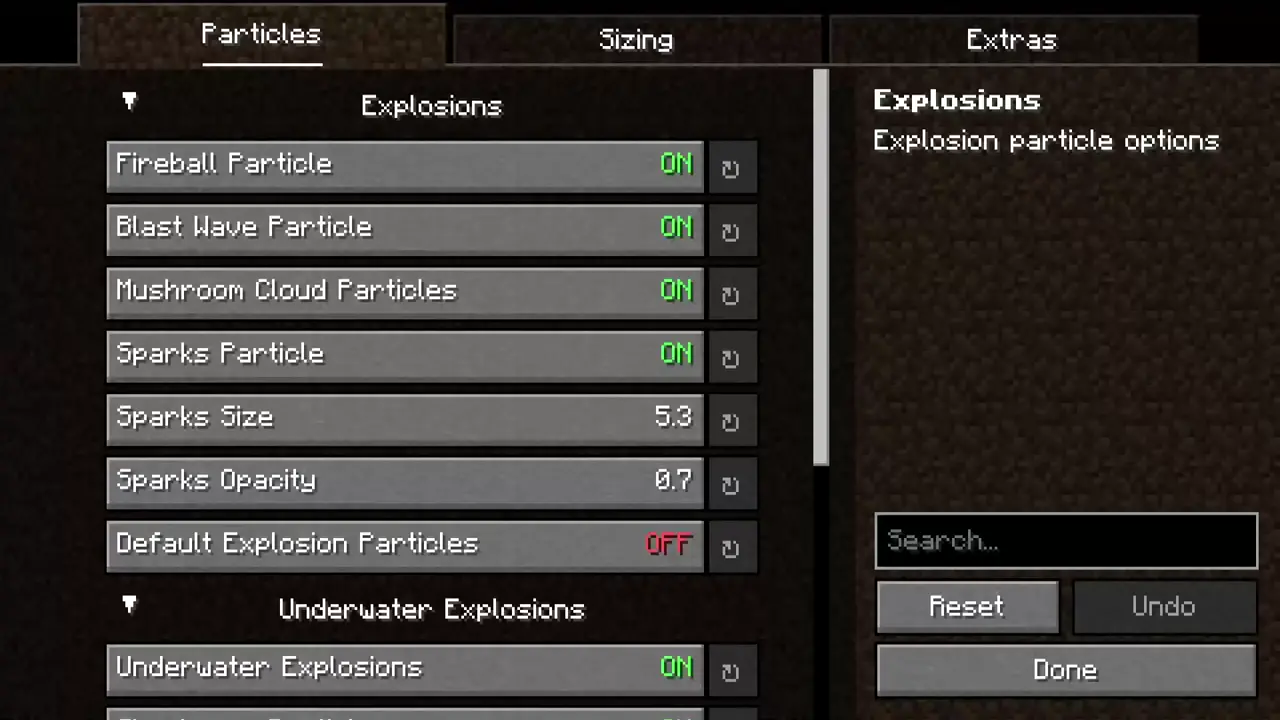This screenshot has height=720, width=1280.
Task: Collapse the Explosions section
Action: click(x=129, y=101)
